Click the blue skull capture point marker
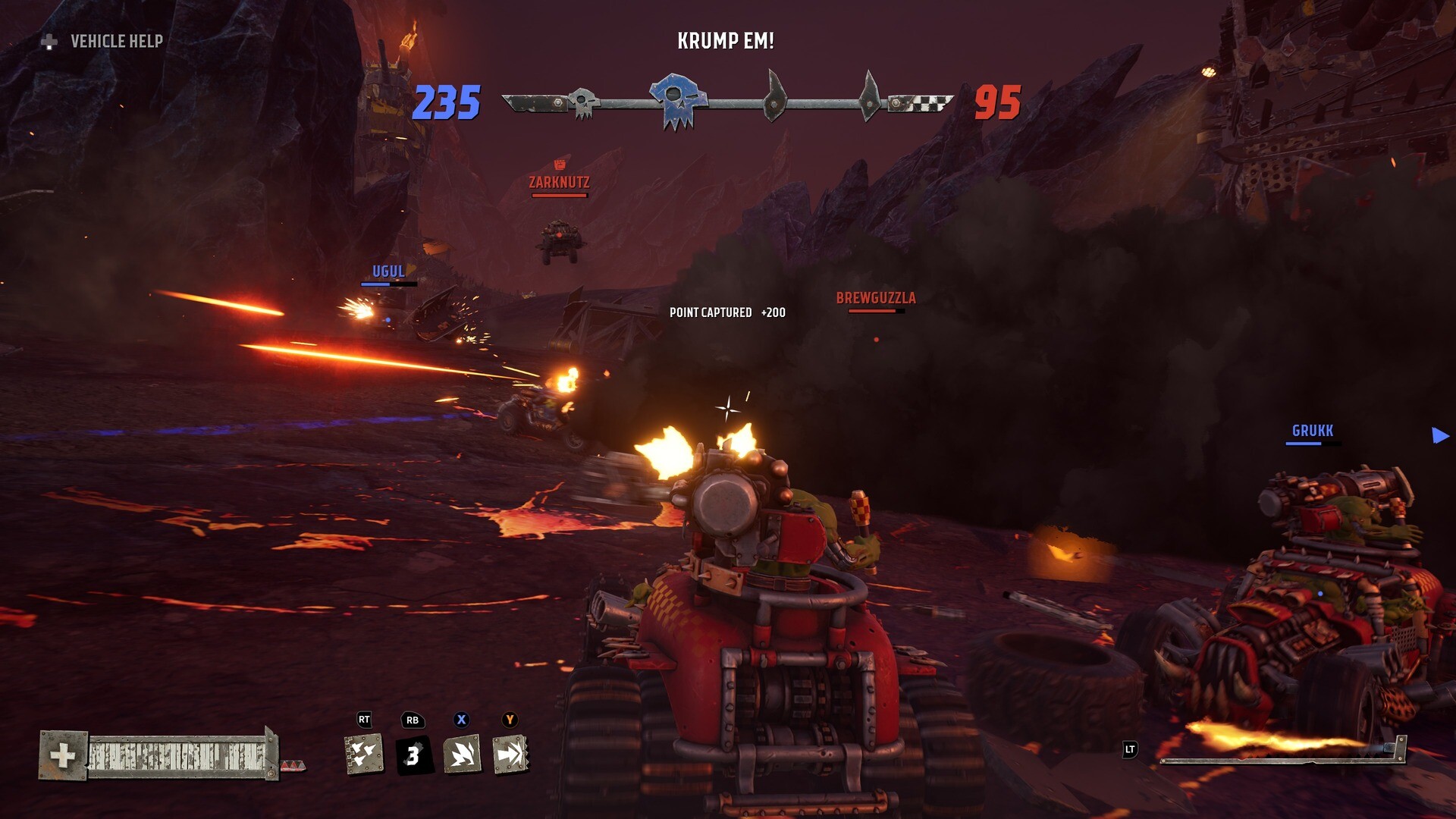 point(676,100)
